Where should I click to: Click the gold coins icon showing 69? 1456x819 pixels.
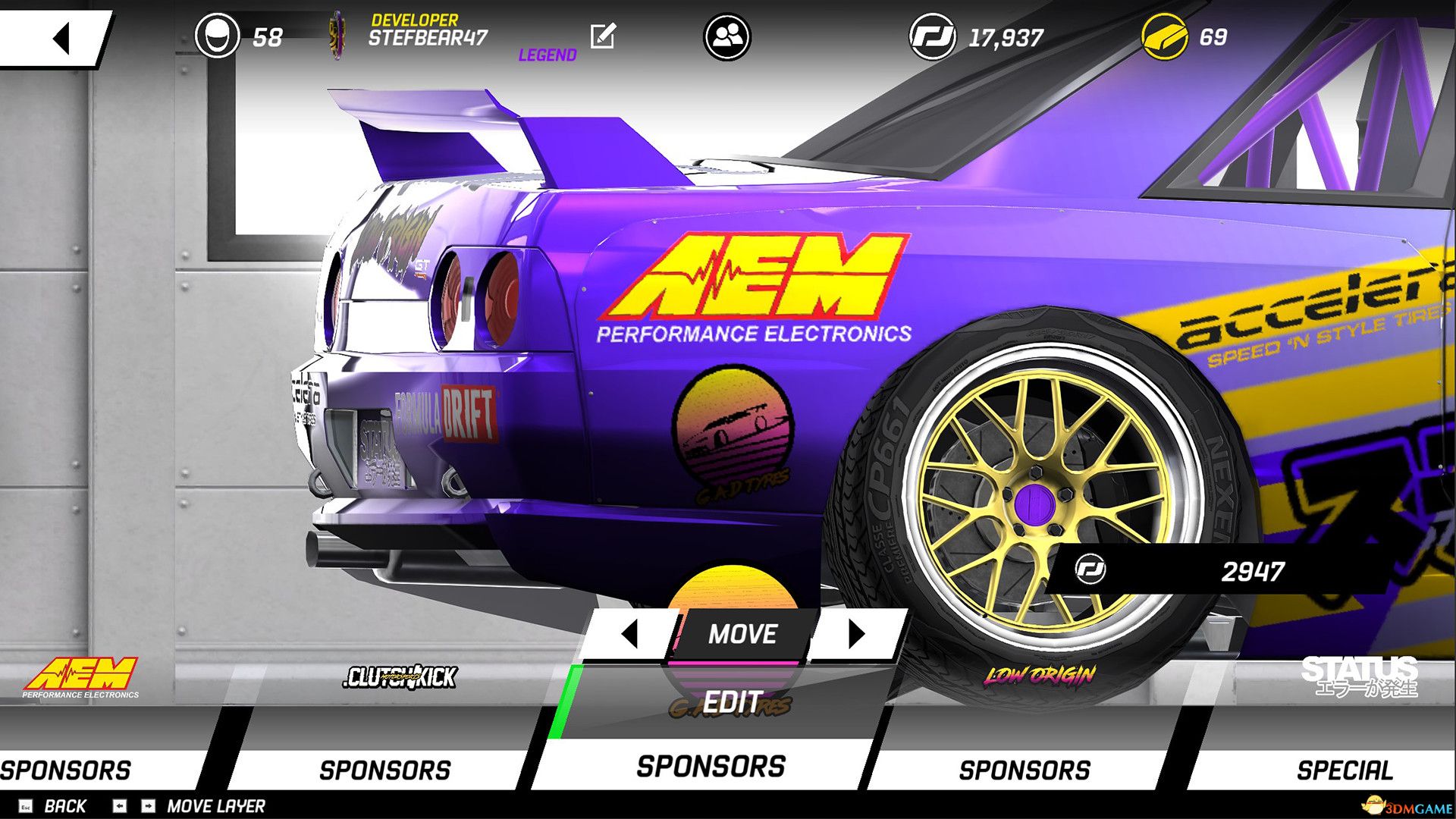(x=1164, y=34)
